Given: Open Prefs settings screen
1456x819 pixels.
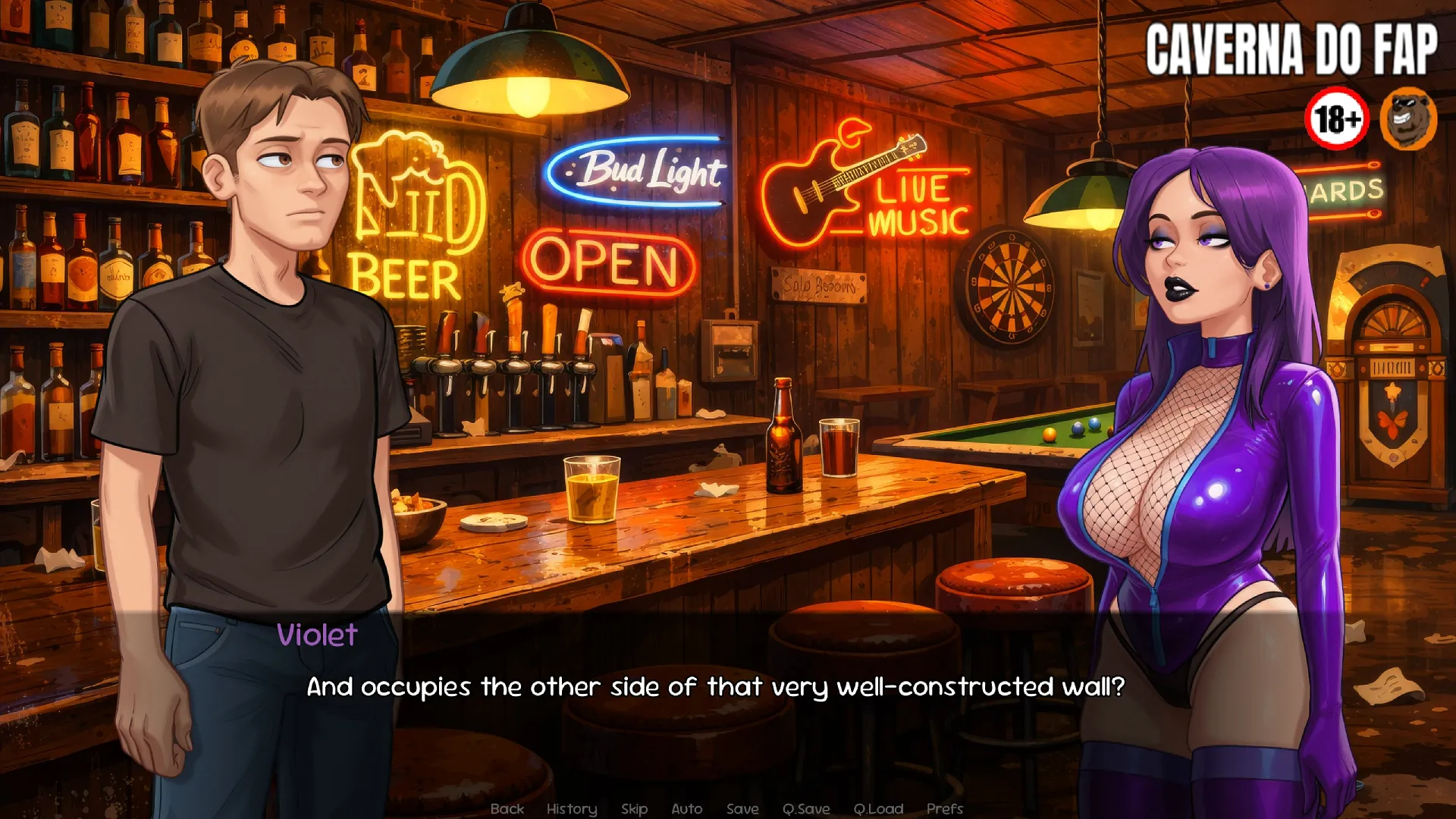Looking at the screenshot, I should coord(944,808).
